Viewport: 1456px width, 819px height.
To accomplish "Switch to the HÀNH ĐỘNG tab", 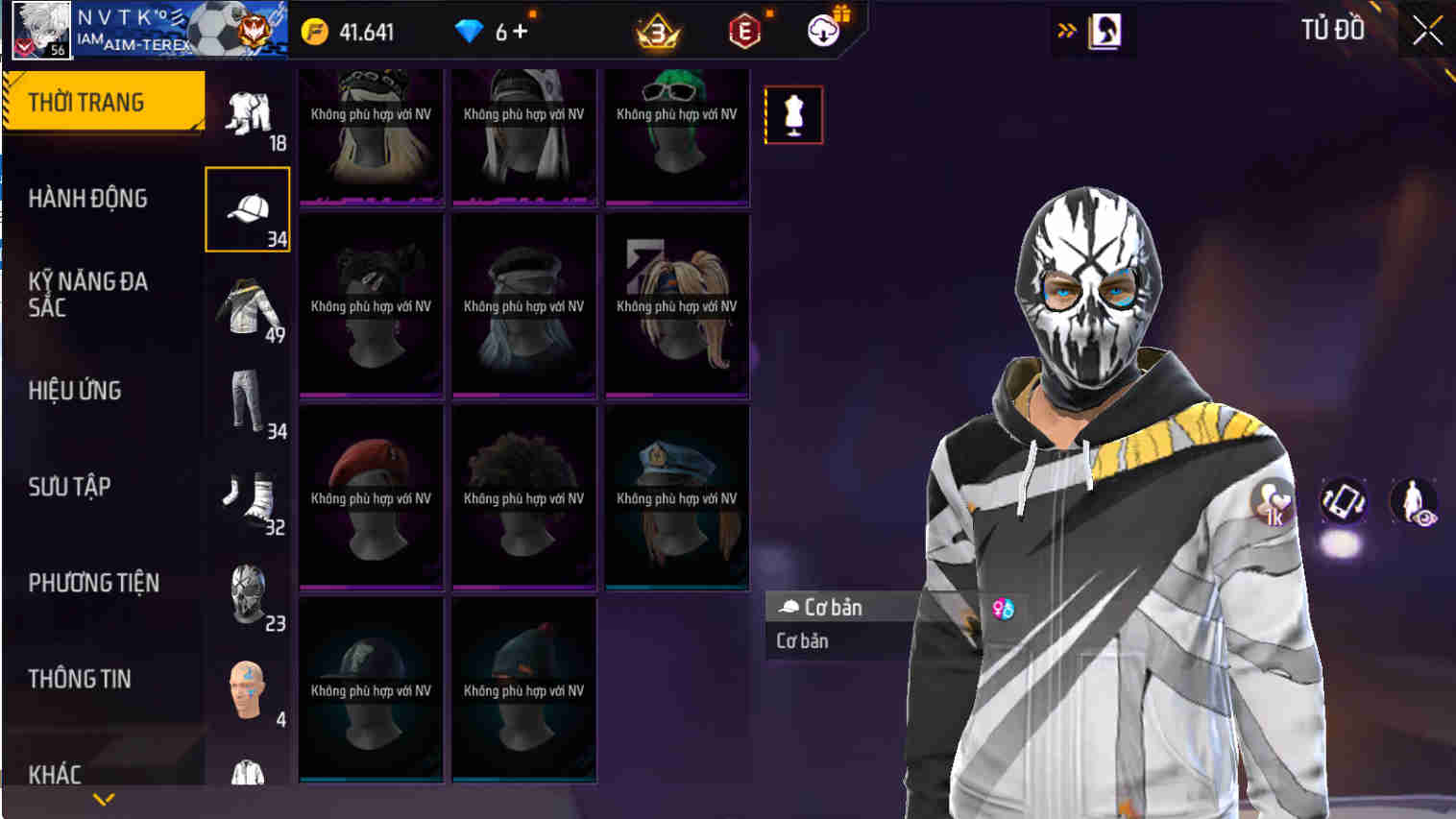I will coord(88,199).
